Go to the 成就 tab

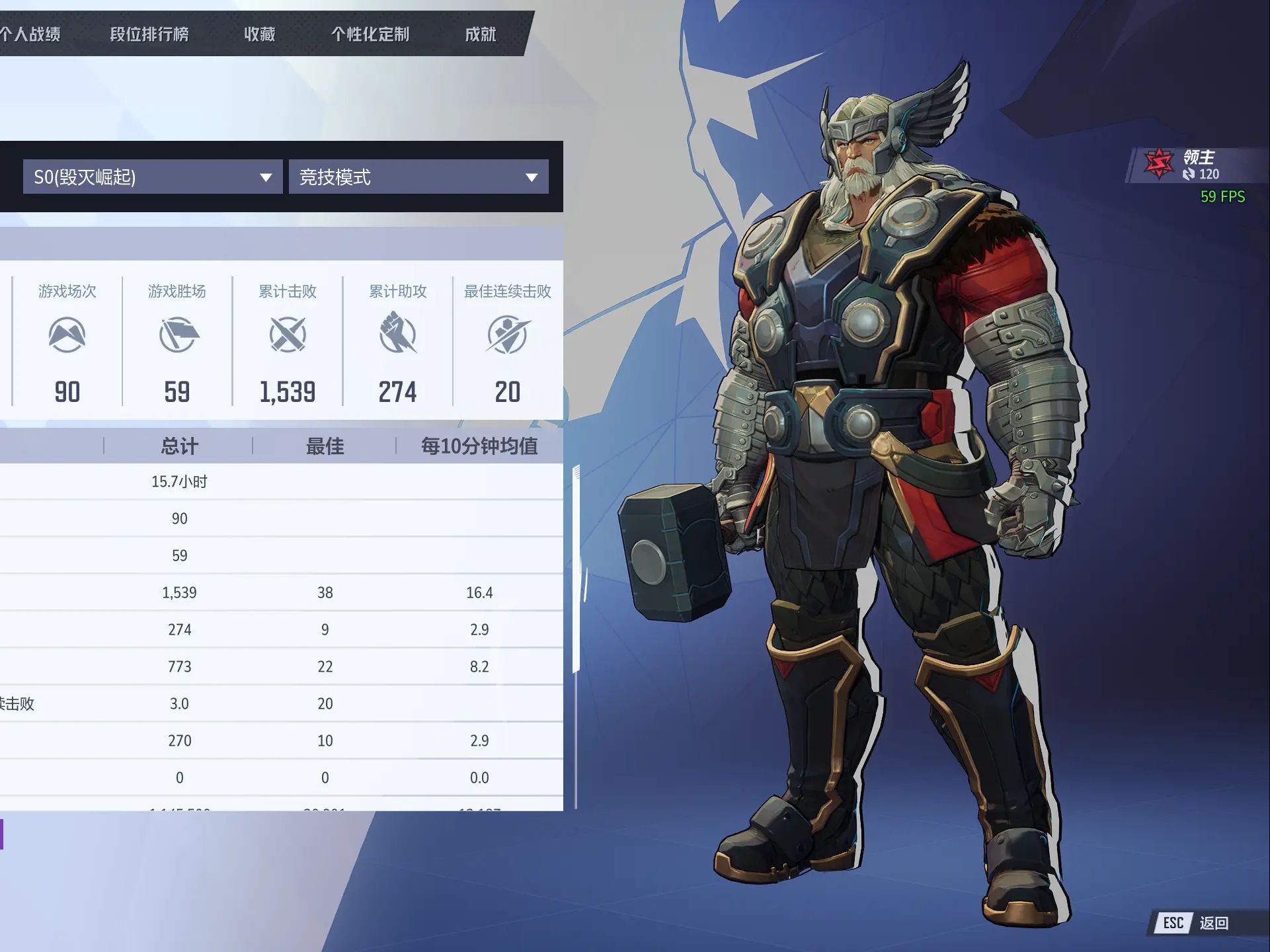(x=480, y=34)
